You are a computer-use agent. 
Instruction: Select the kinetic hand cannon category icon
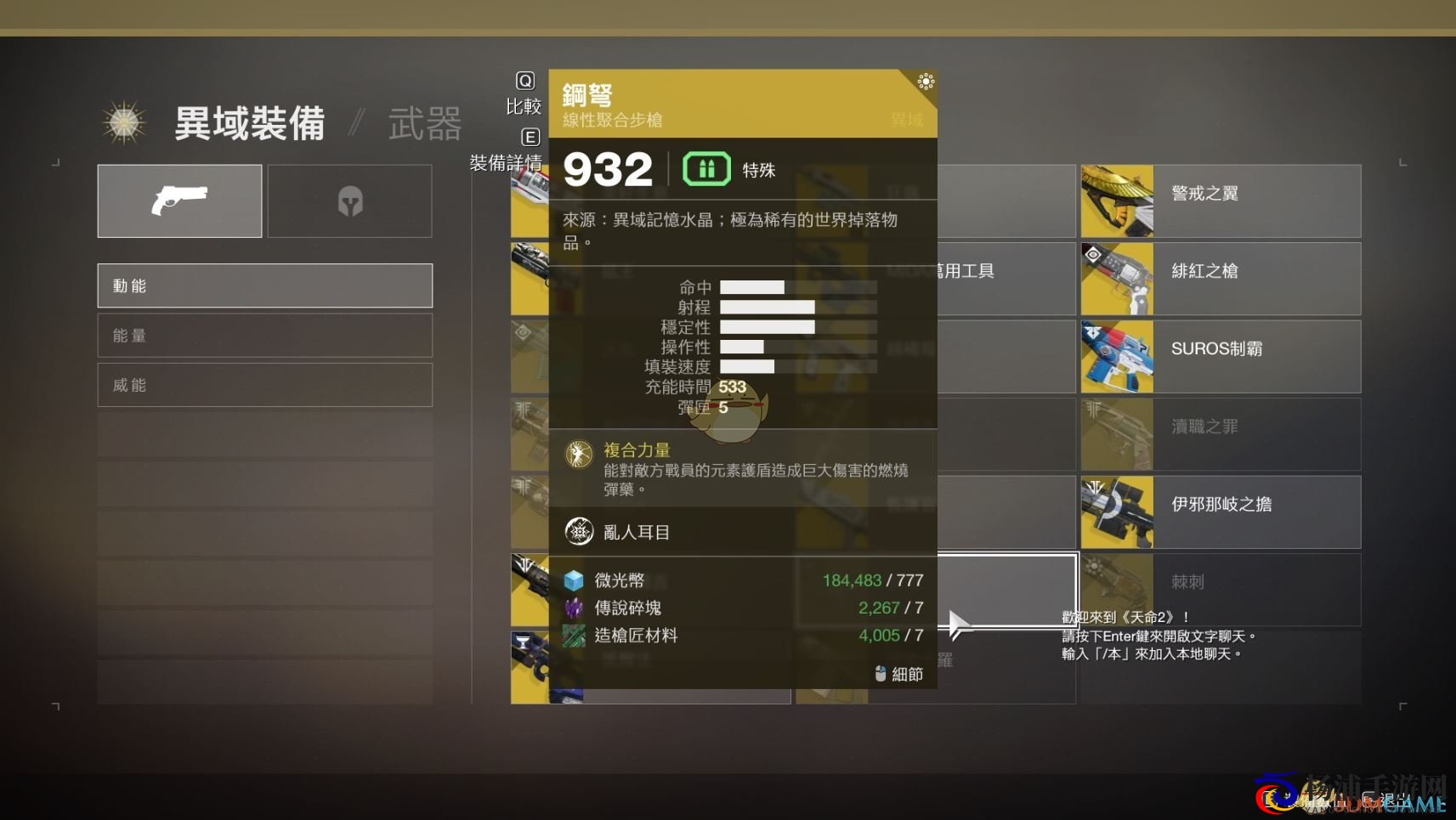tap(179, 201)
